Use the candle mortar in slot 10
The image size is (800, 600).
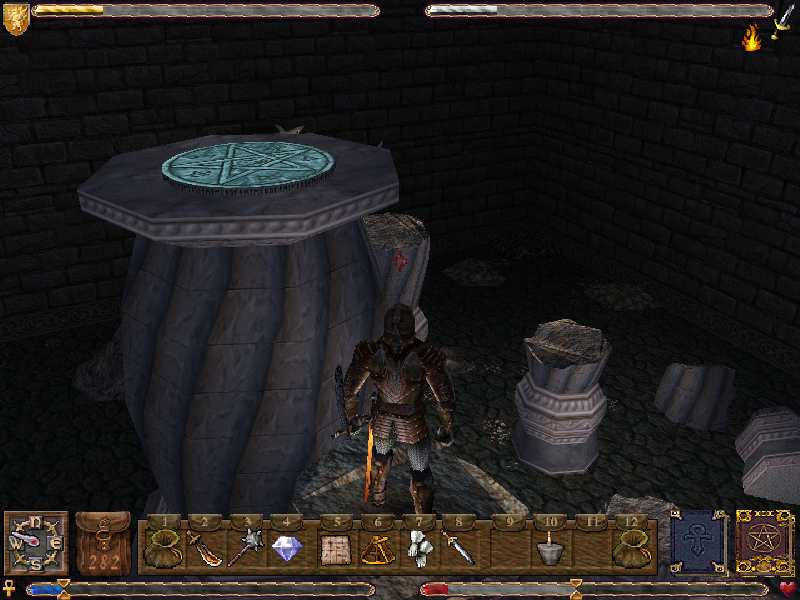click(546, 548)
